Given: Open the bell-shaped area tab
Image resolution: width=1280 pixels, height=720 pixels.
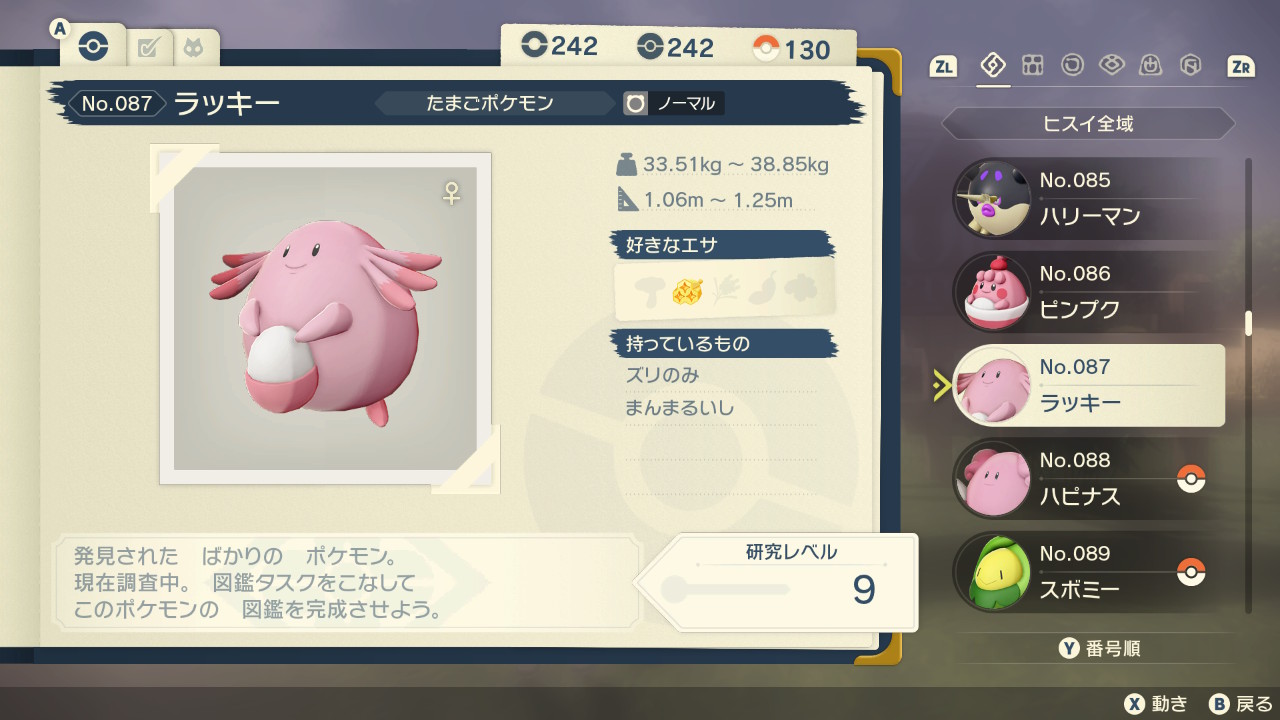Looking at the screenshot, I should [x=1151, y=66].
